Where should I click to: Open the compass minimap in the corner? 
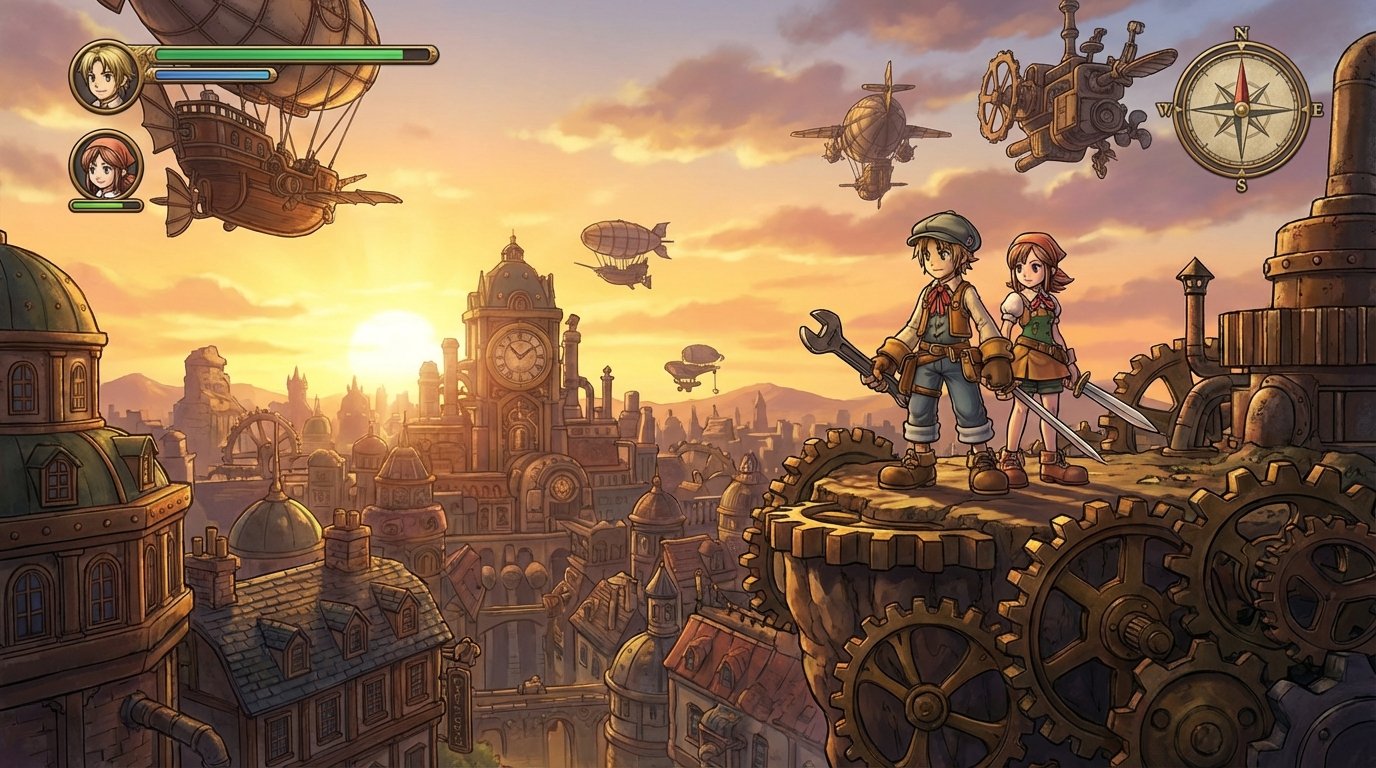coord(1242,110)
